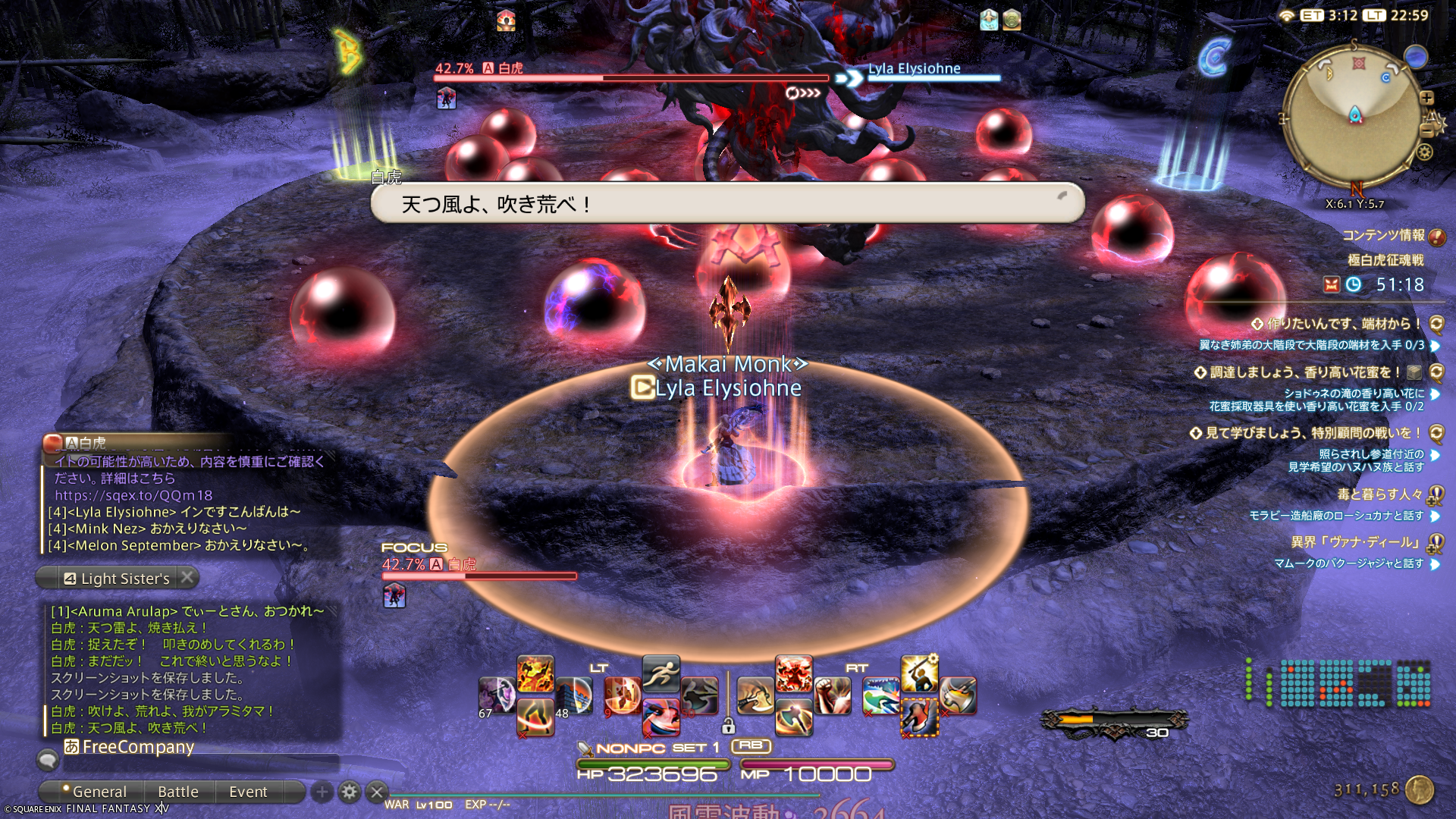Open the コンテンツ情報 duty info button

click(x=1436, y=237)
